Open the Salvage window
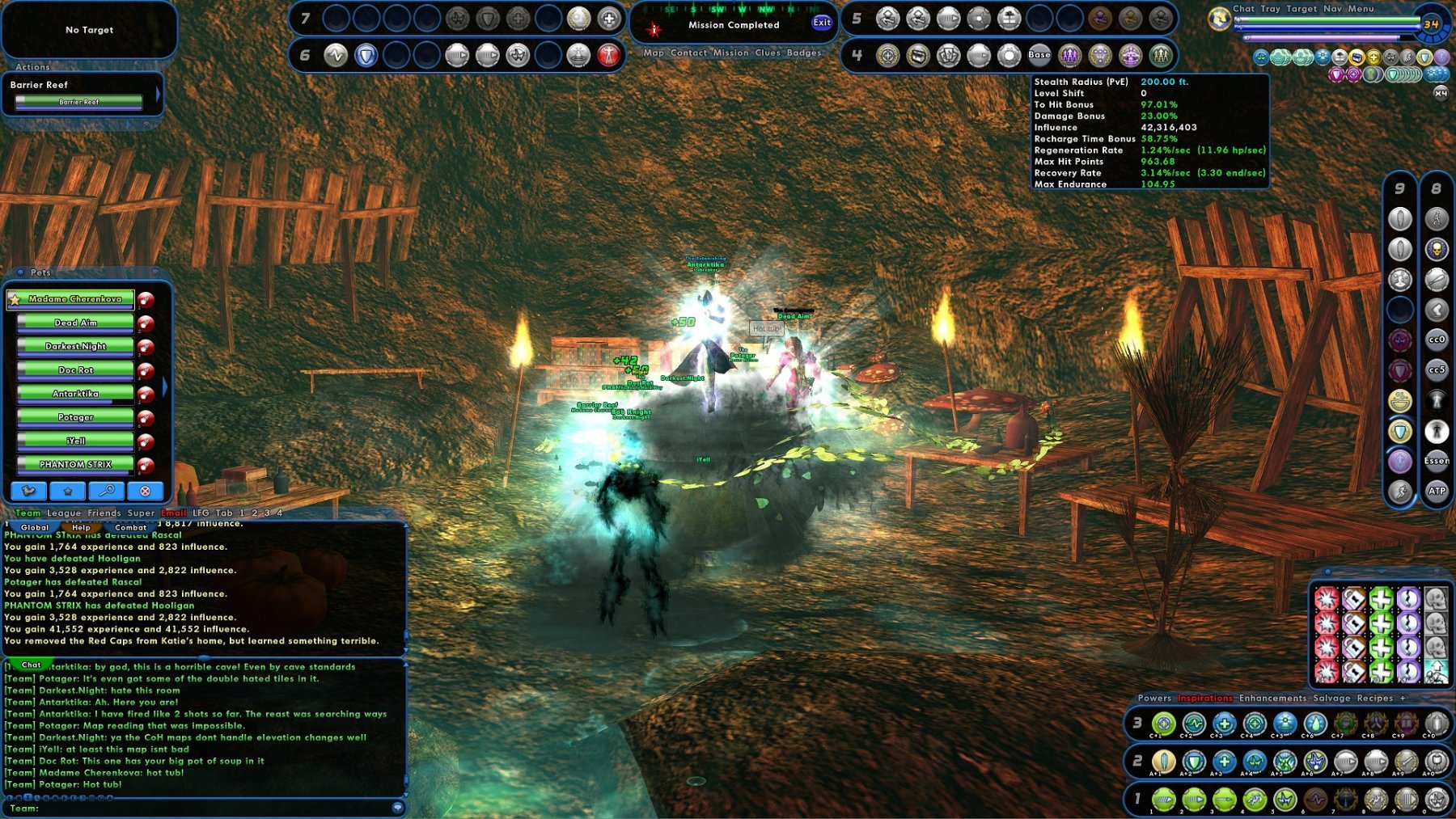This screenshot has height=819, width=1456. 1331,698
